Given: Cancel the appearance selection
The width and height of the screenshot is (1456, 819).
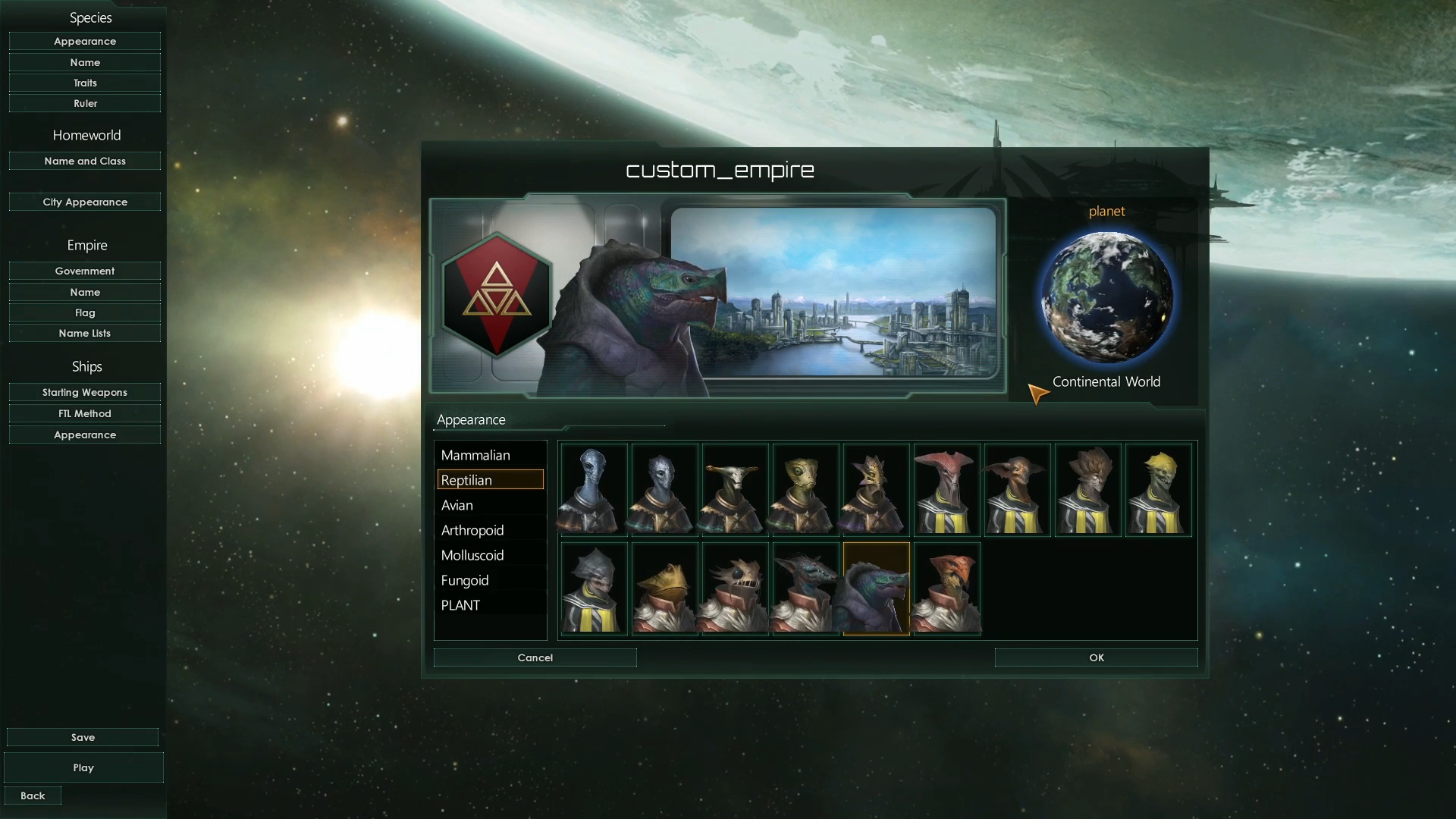Looking at the screenshot, I should [535, 657].
